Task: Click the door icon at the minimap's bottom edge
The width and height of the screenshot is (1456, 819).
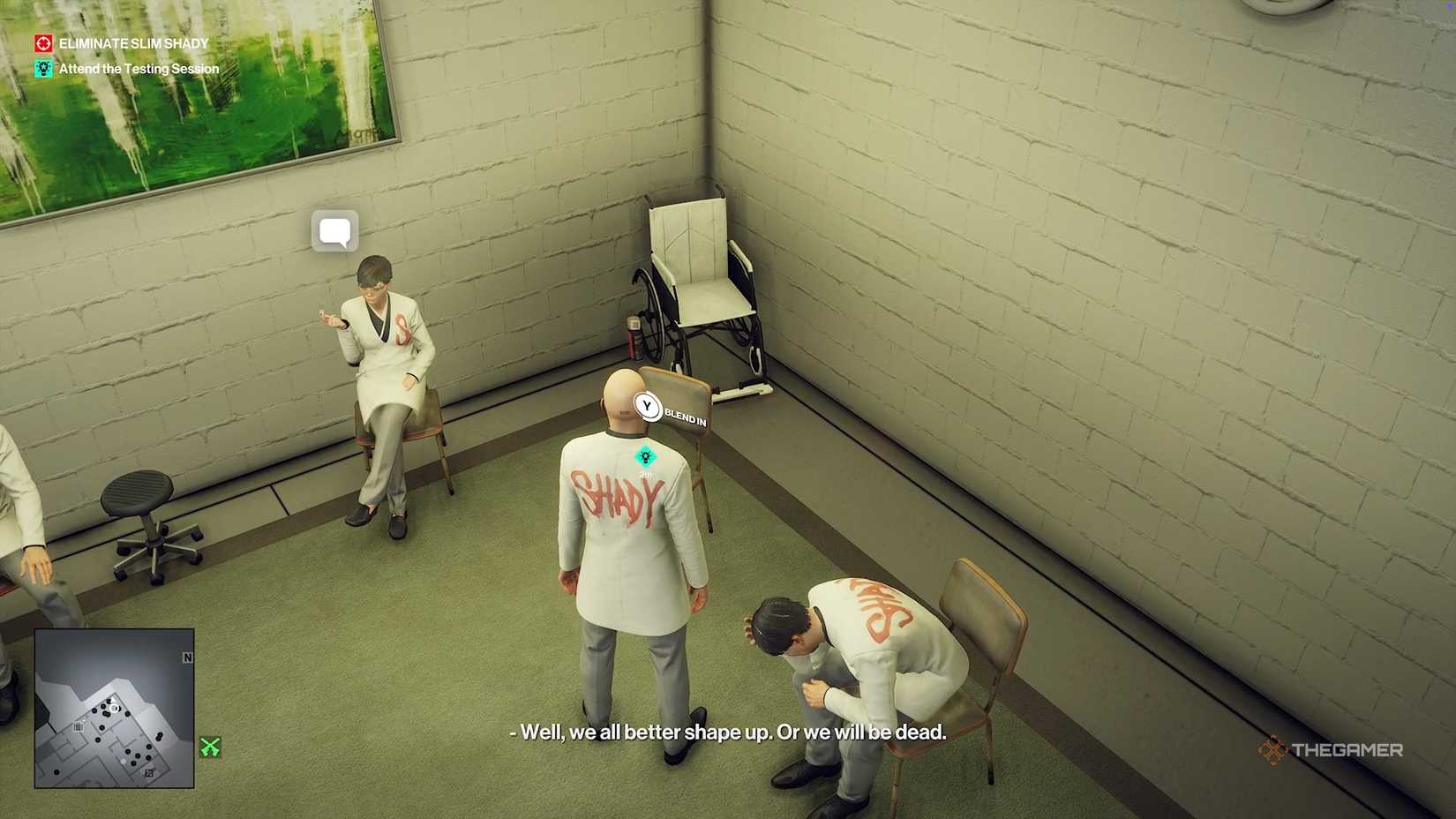Action: (149, 773)
